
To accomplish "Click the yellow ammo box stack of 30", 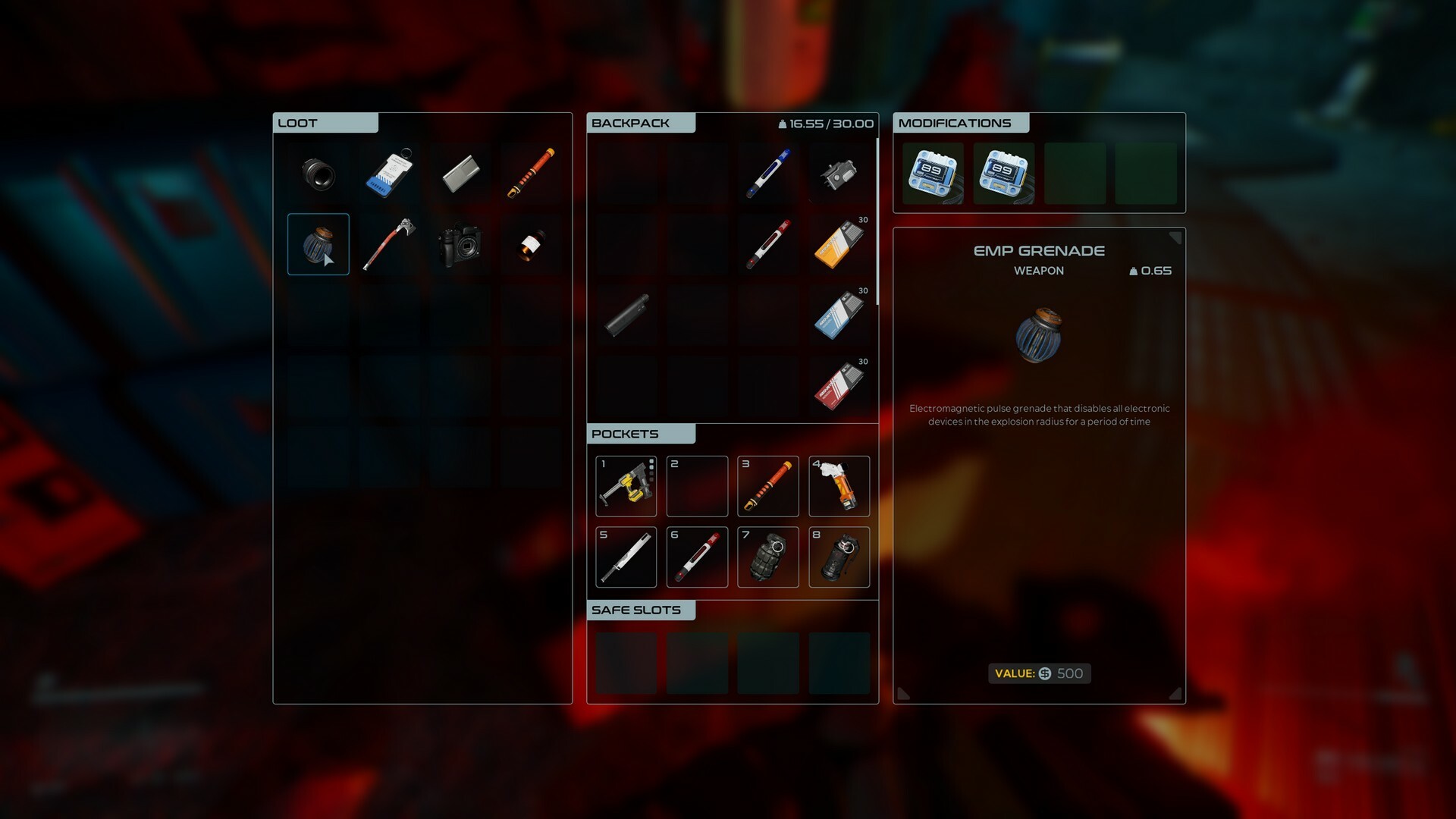I will [x=839, y=244].
